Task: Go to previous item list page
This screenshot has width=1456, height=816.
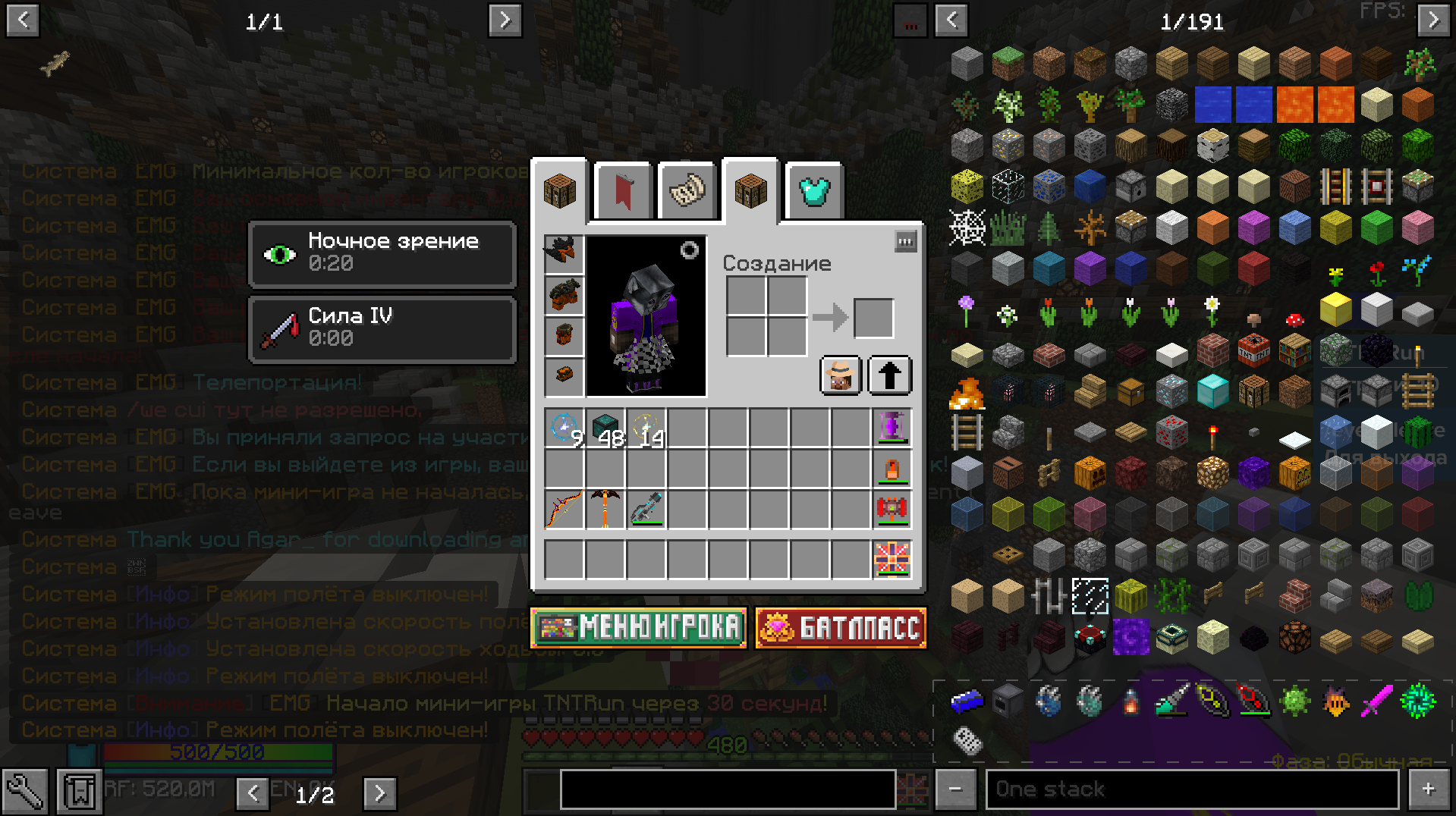Action: point(951,20)
